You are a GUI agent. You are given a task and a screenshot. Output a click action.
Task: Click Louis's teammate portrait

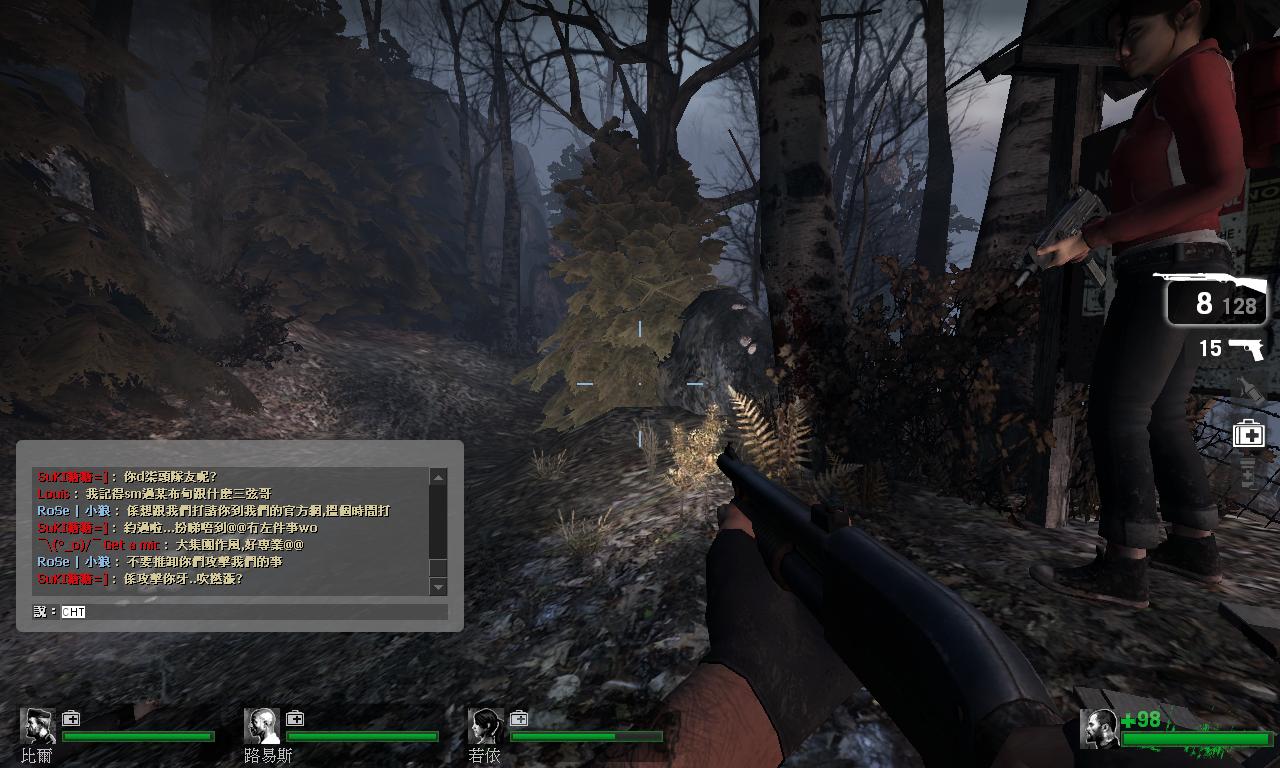[262, 726]
